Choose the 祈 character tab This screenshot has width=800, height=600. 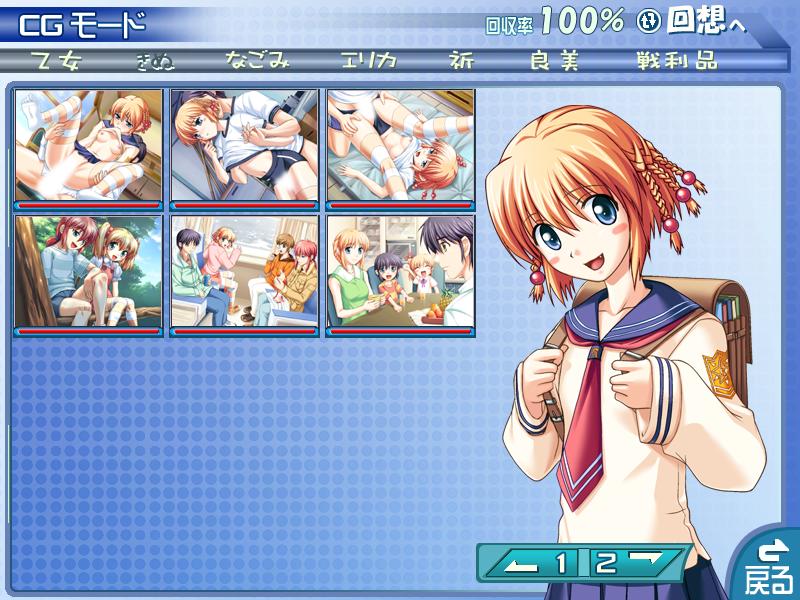[463, 60]
